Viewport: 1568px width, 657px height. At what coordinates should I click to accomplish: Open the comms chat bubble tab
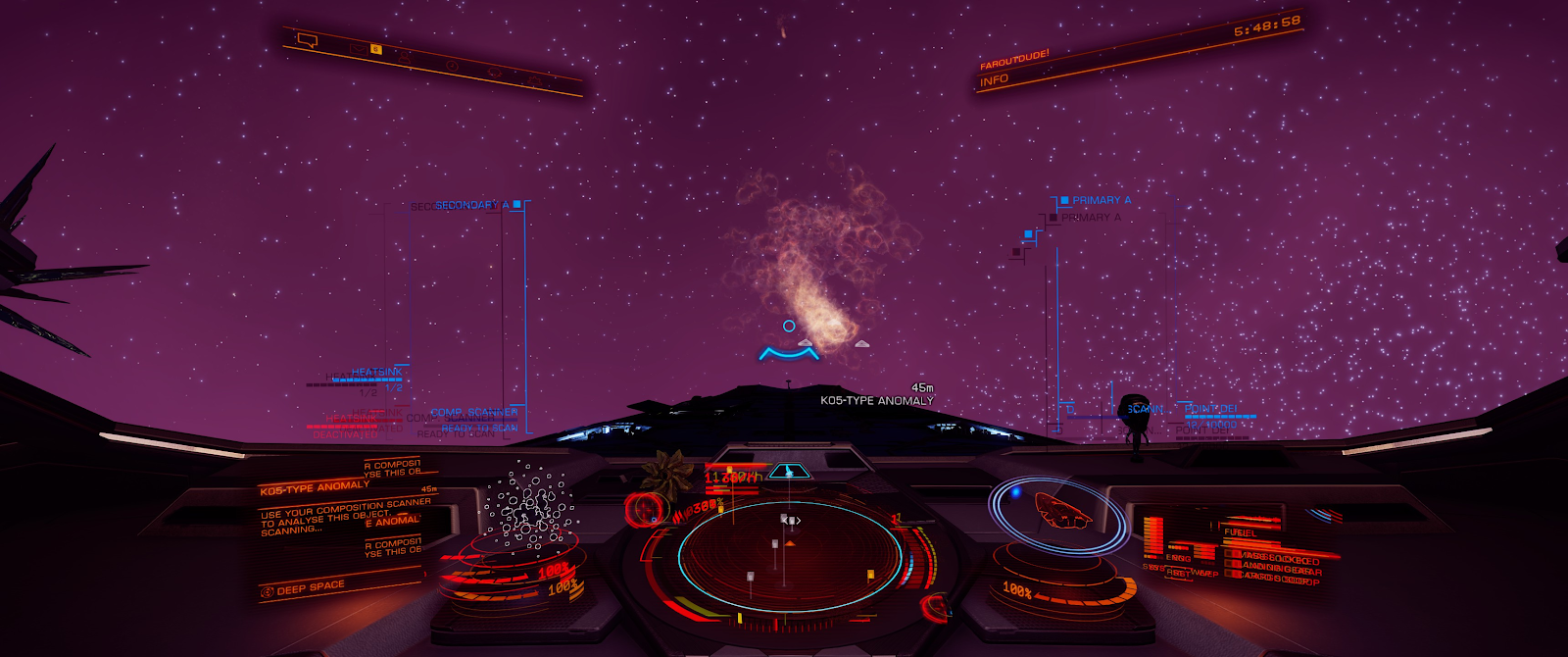click(308, 41)
